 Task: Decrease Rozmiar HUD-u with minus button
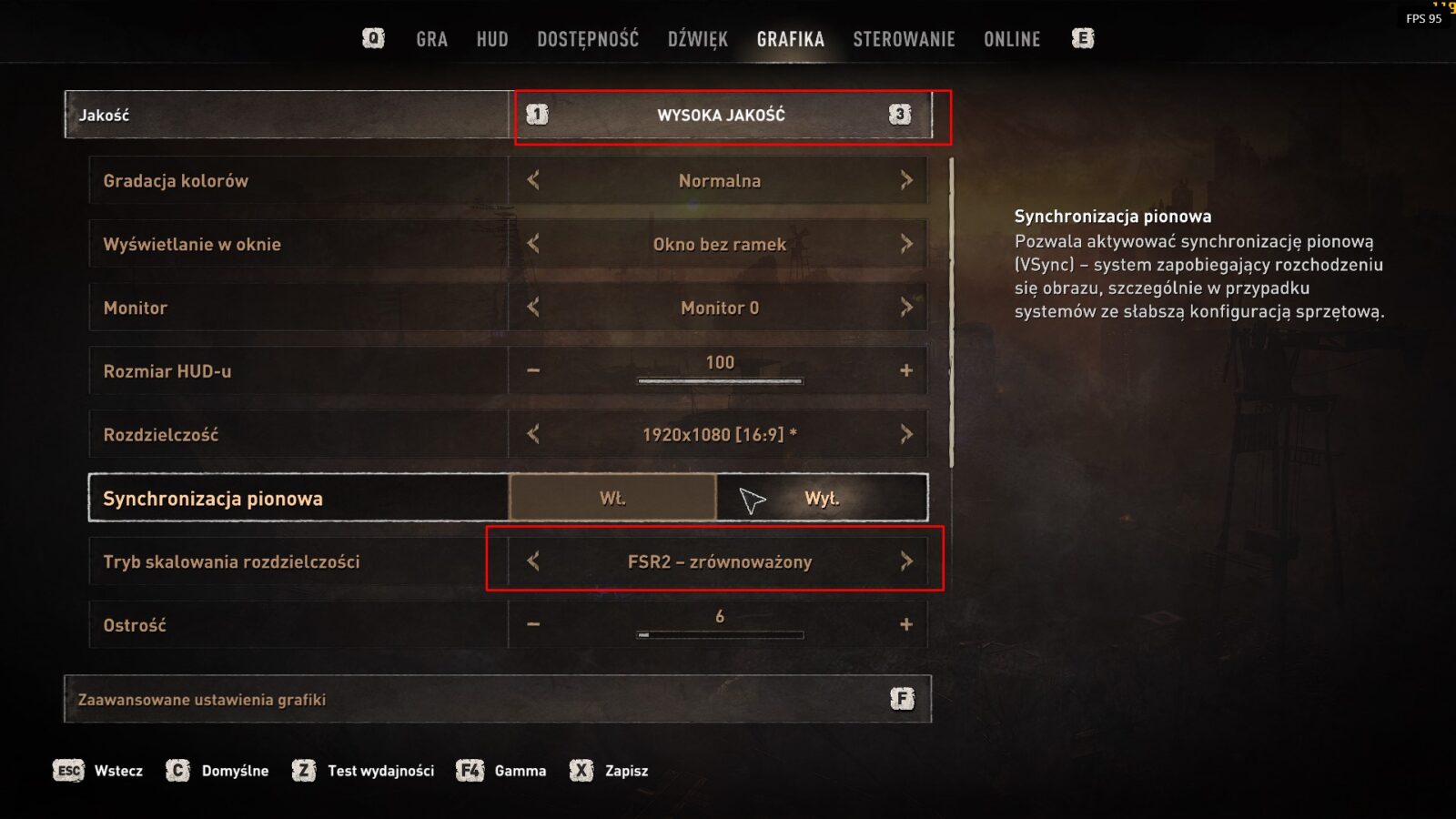point(533,370)
